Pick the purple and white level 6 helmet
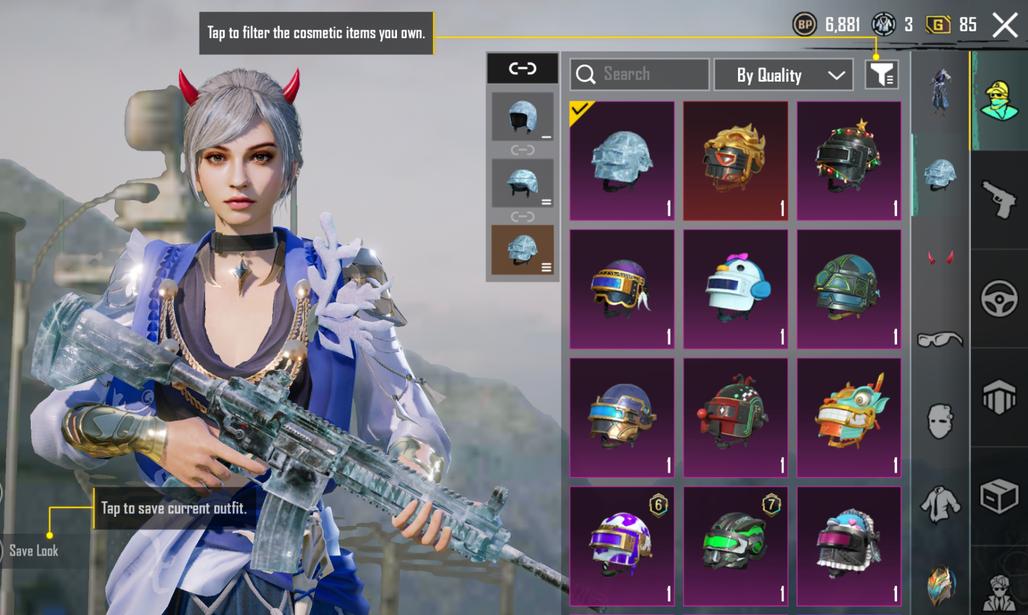The image size is (1028, 615). (x=621, y=545)
